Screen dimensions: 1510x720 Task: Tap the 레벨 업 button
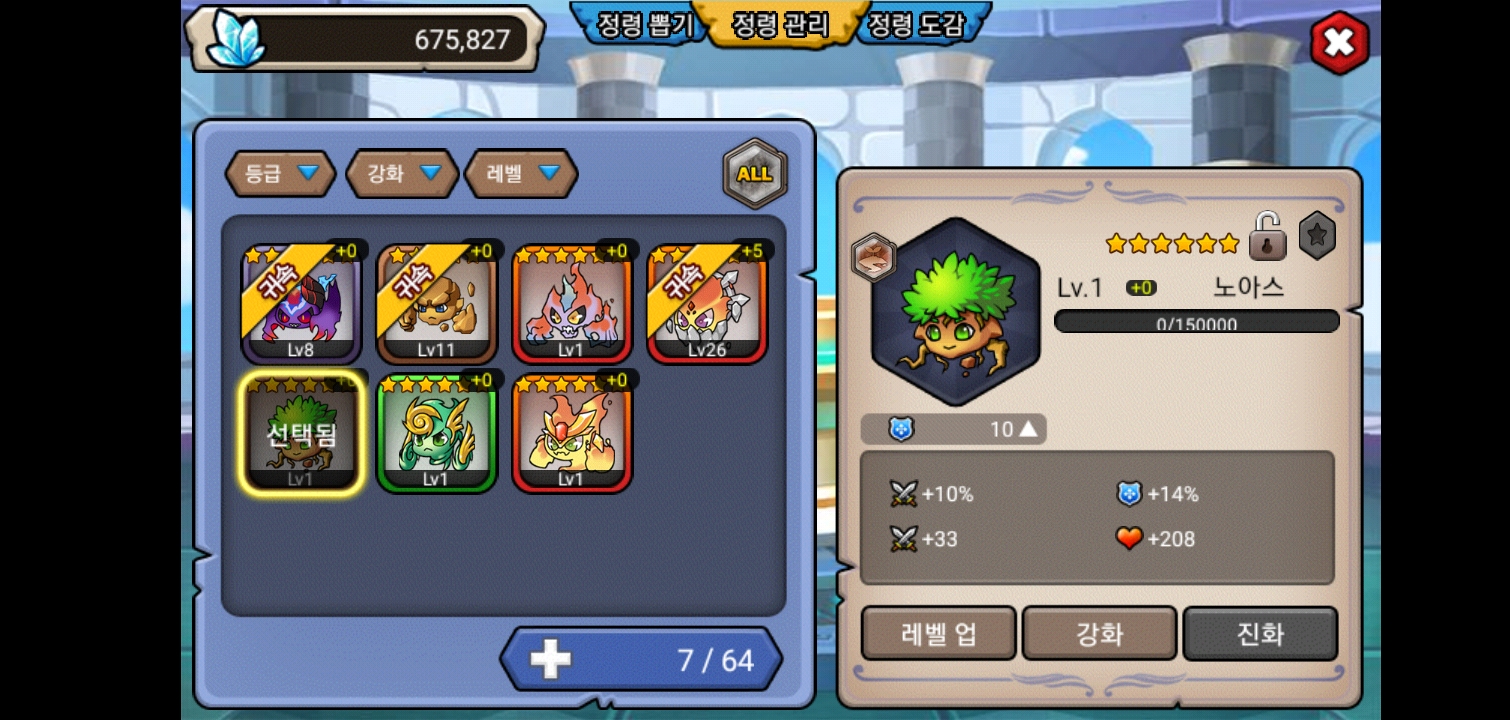click(x=938, y=634)
